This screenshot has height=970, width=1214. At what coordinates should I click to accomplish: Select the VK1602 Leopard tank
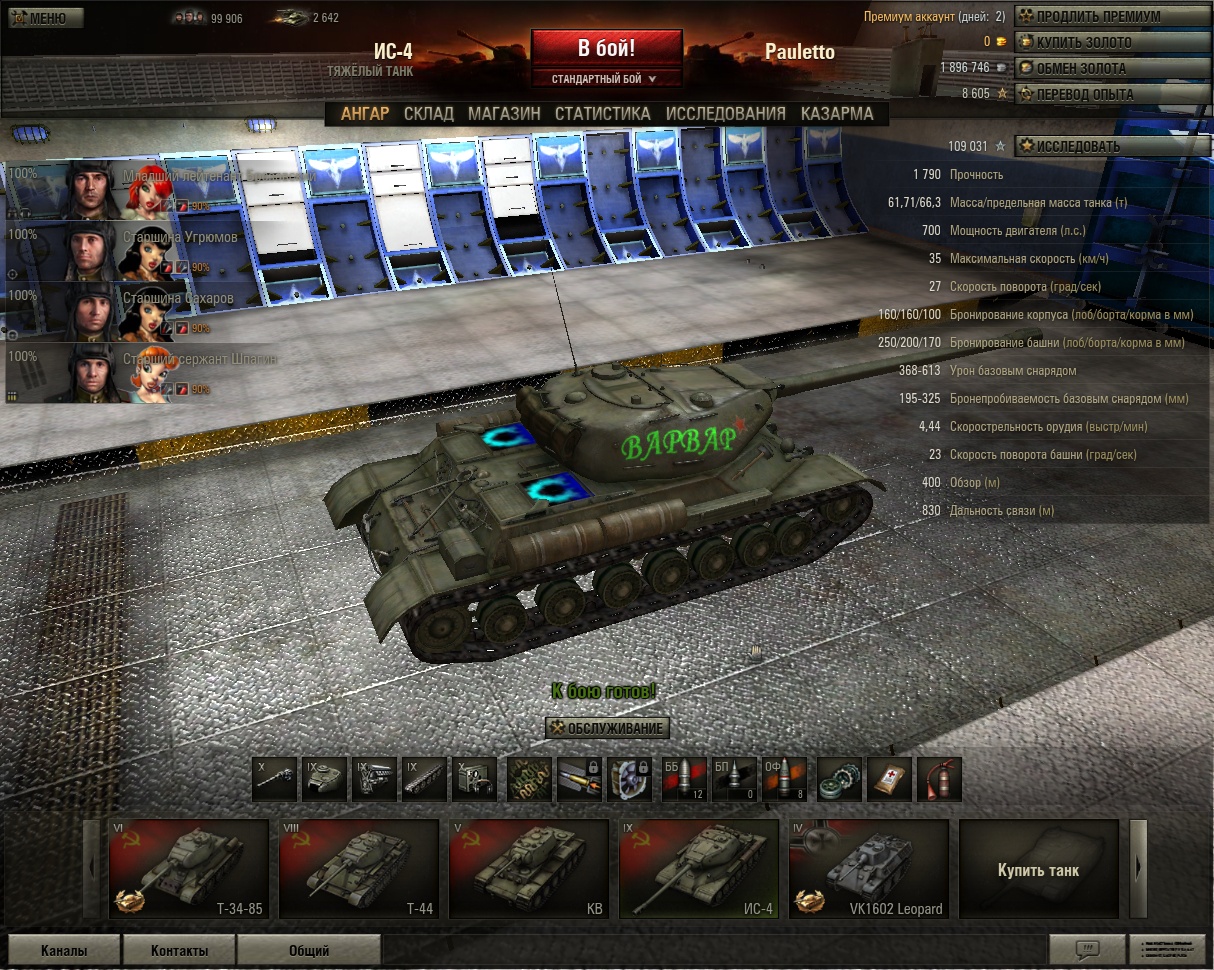tap(868, 868)
